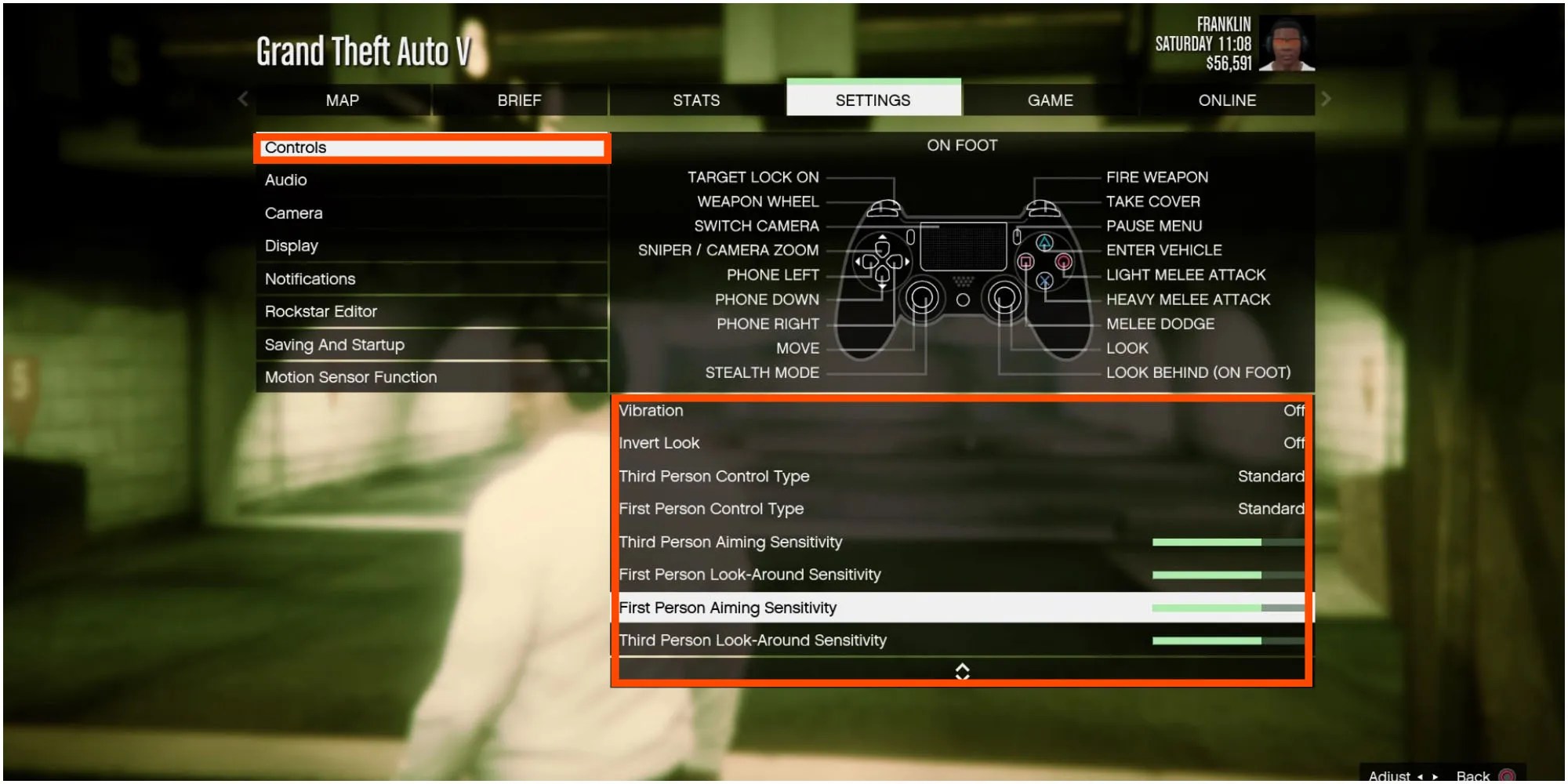Switch to the GAME tab

tap(1051, 100)
